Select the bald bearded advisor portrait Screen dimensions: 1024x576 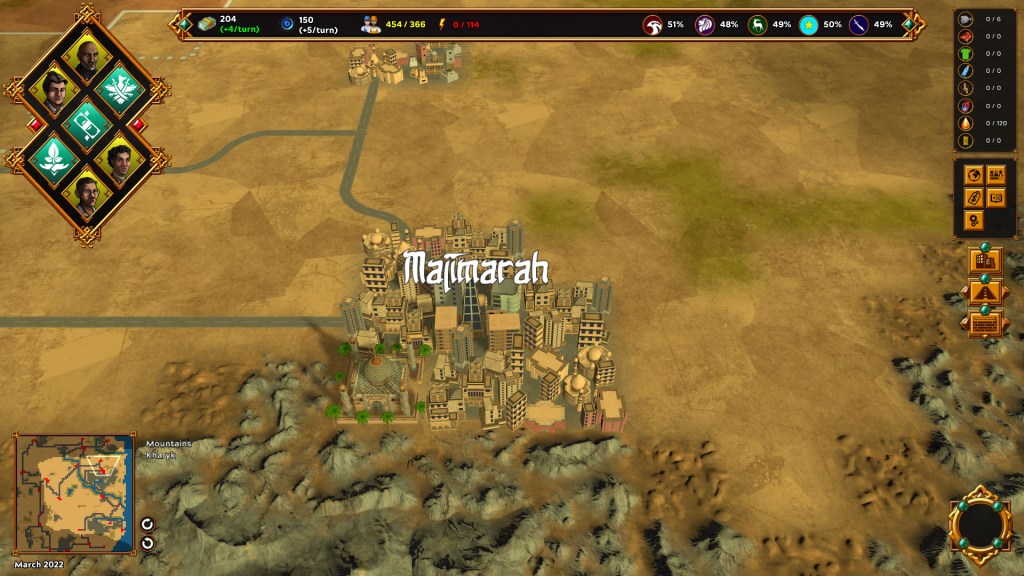[87, 58]
